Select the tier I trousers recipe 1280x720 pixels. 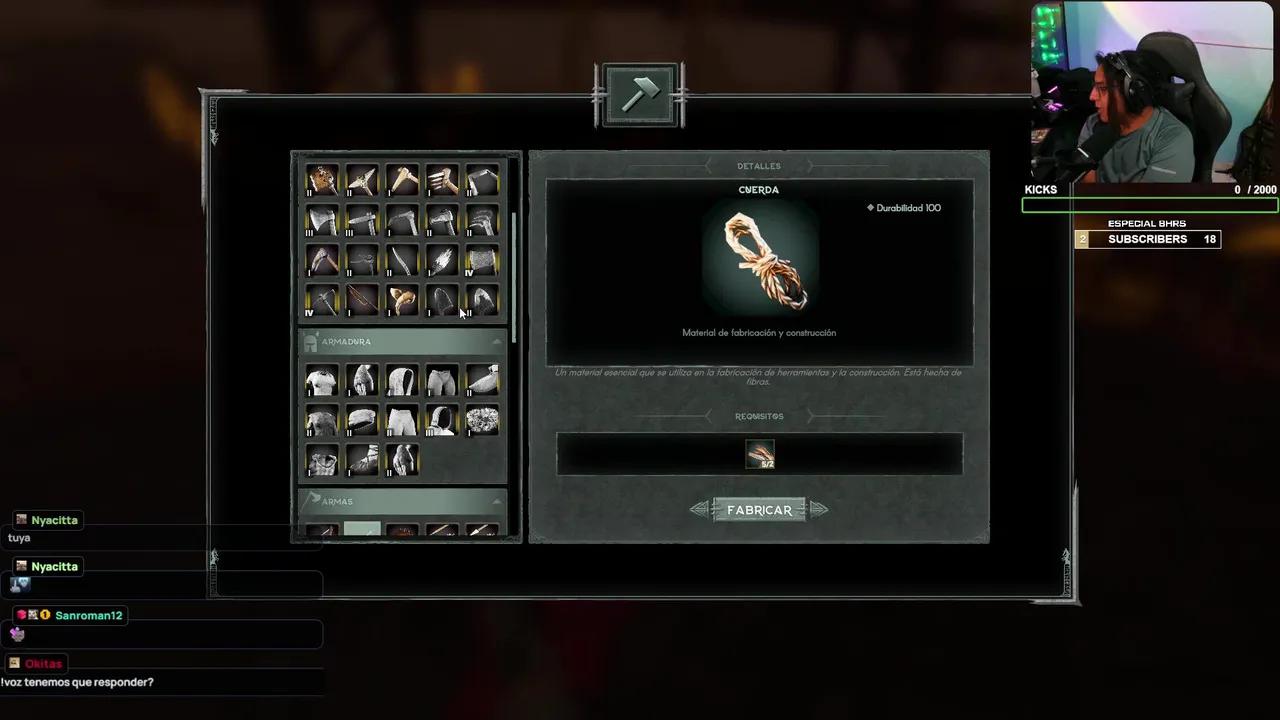pos(441,380)
